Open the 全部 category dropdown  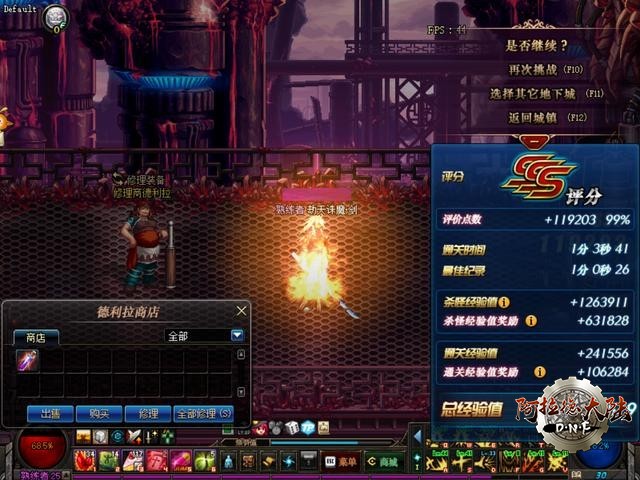pos(237,336)
